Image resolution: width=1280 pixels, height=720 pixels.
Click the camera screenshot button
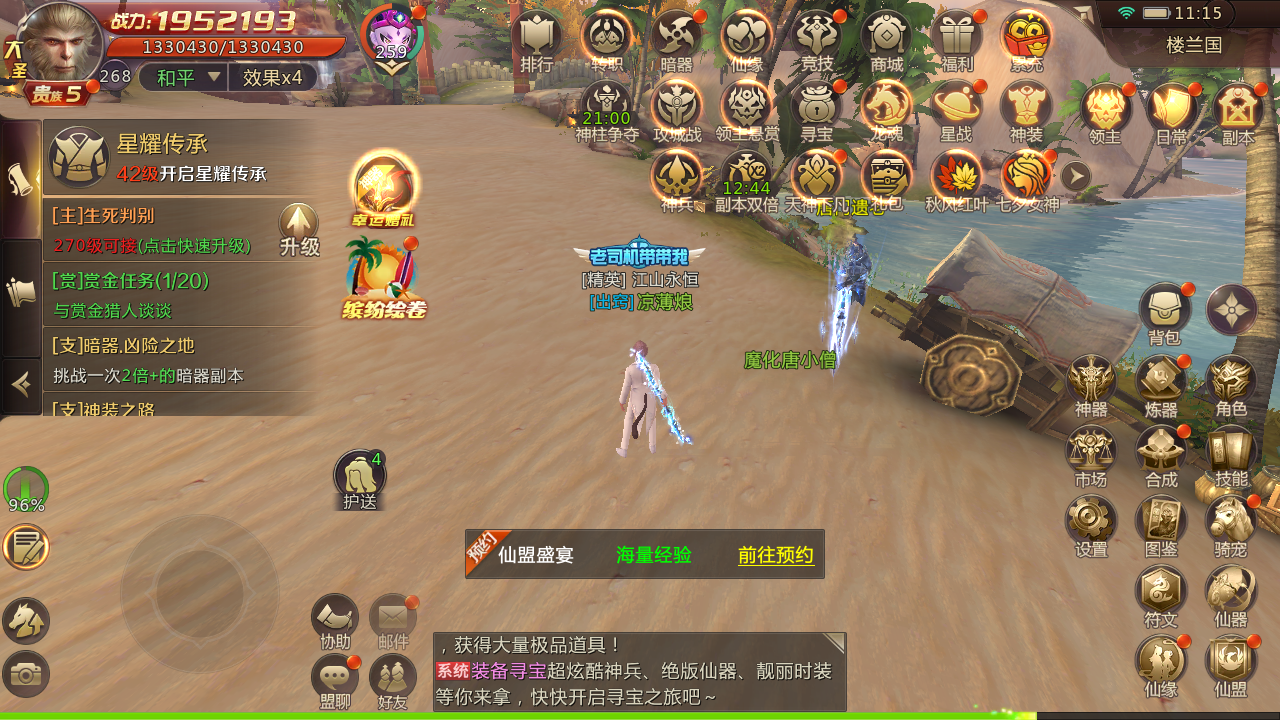26,674
